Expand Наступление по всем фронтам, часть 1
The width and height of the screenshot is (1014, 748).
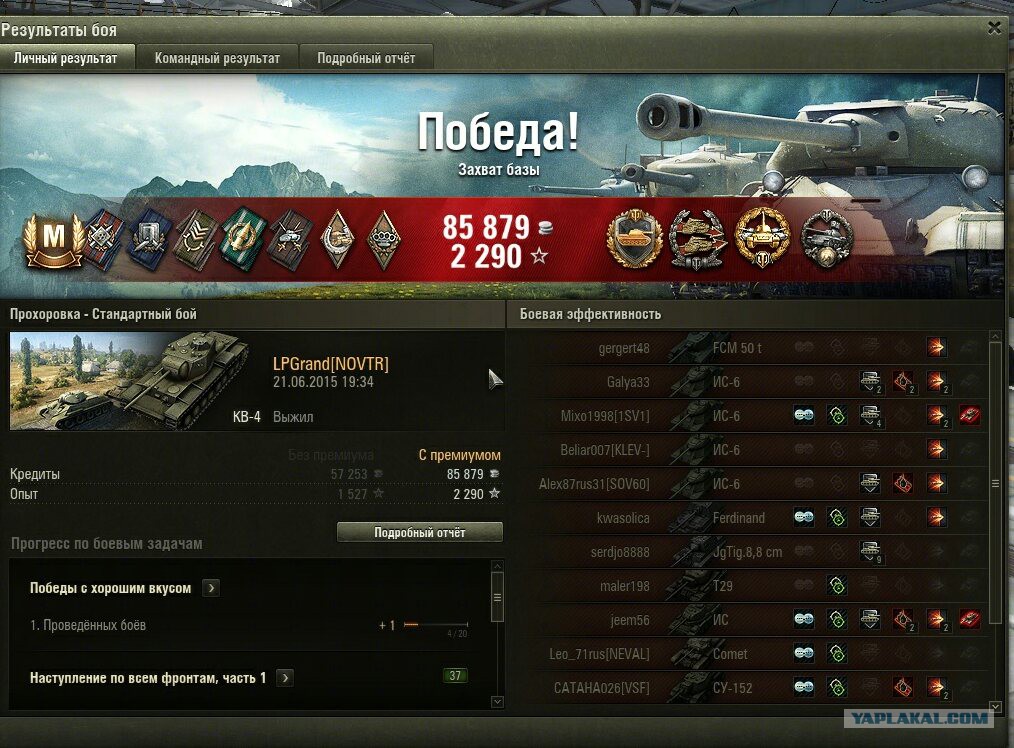285,678
